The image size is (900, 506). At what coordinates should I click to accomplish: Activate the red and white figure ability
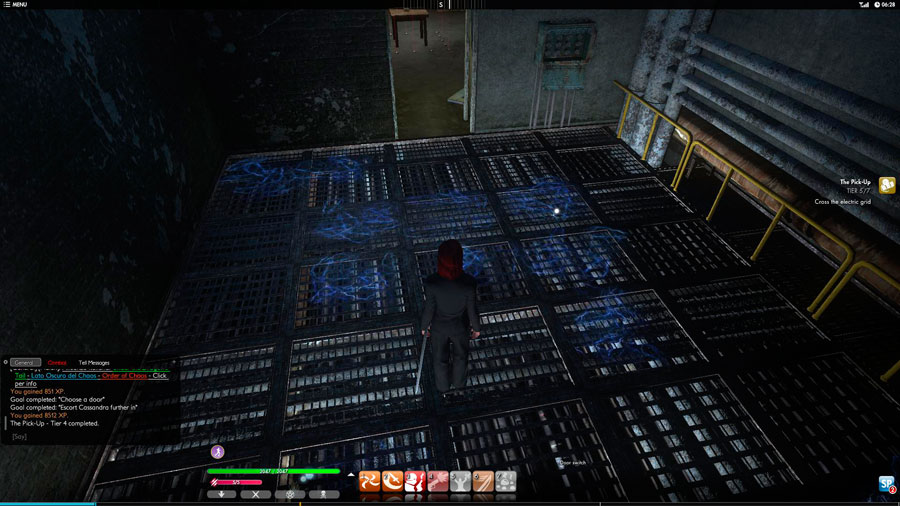[x=415, y=482]
